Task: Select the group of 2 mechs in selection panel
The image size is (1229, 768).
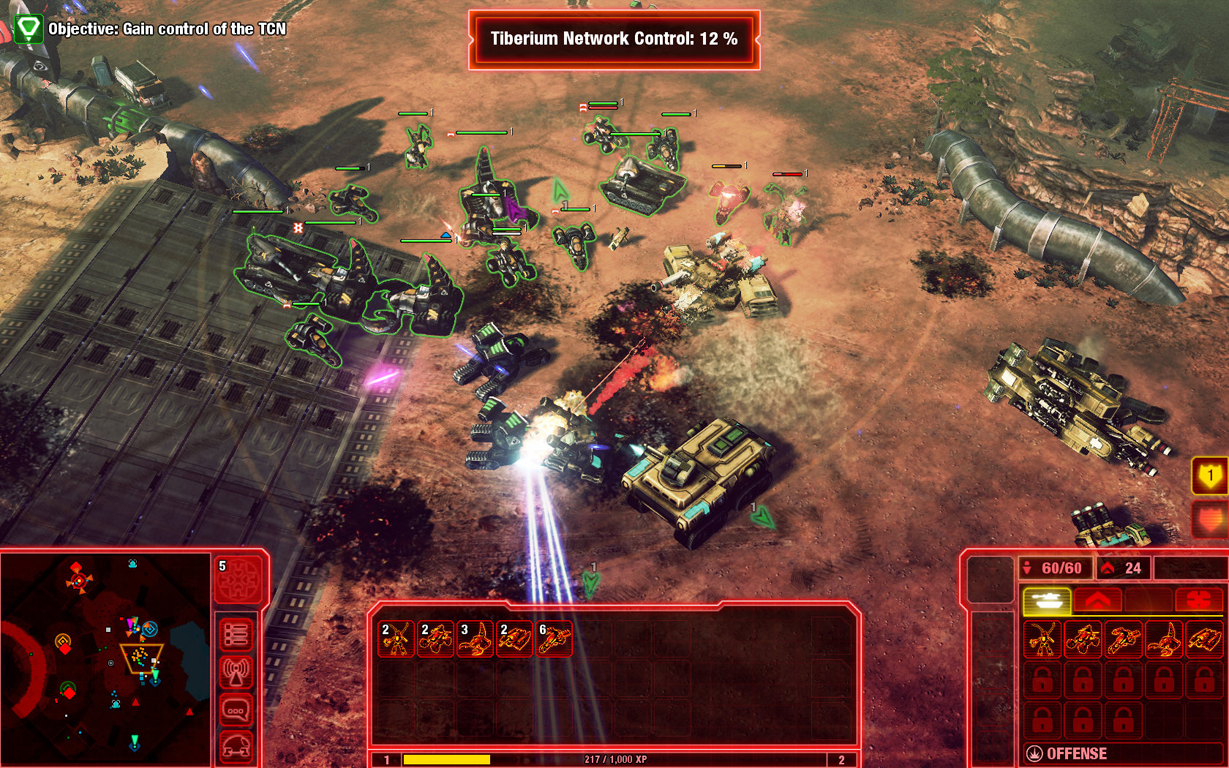Action: point(396,639)
